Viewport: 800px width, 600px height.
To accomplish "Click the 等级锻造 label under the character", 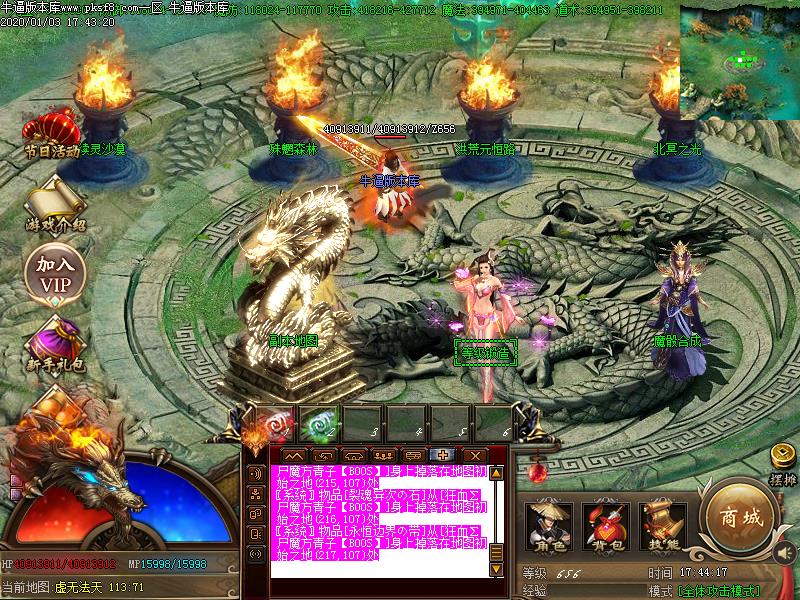I will (x=486, y=352).
